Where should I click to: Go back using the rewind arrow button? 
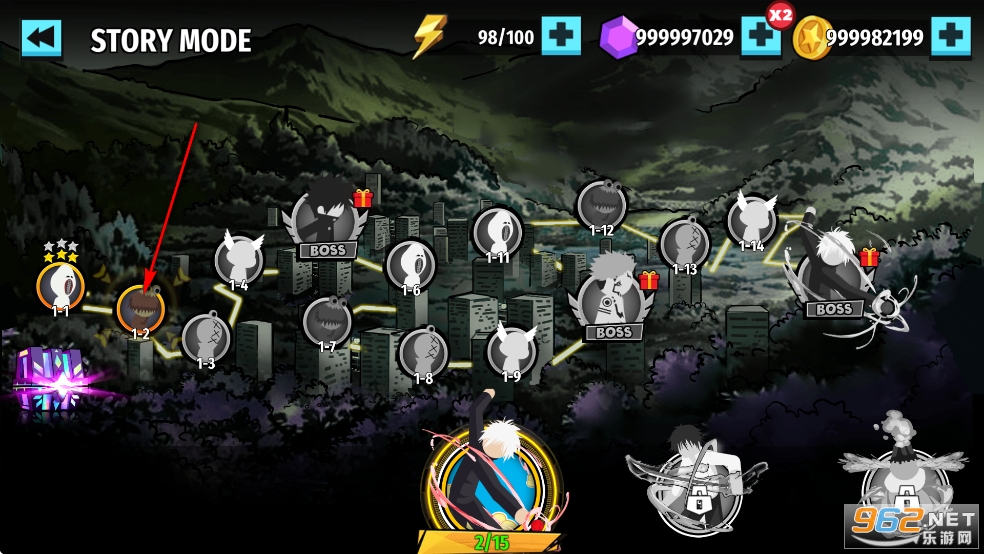pos(41,38)
